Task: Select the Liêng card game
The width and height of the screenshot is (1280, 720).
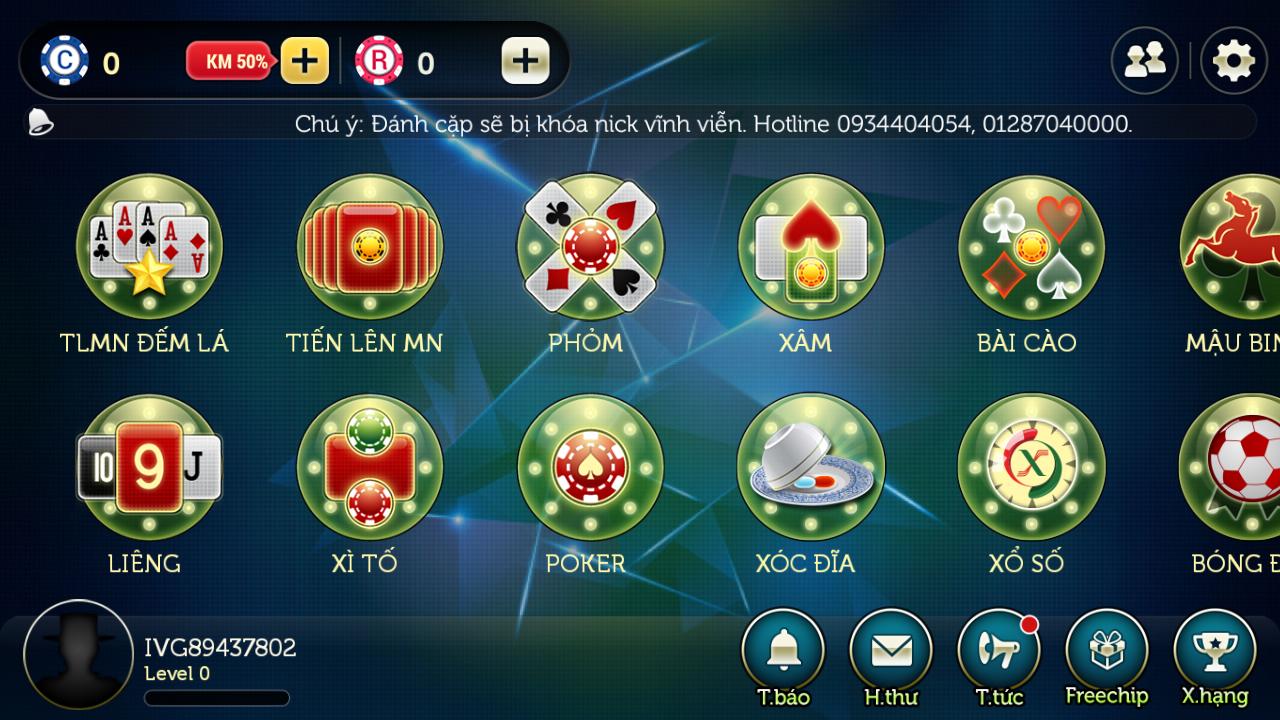Action: (149, 467)
